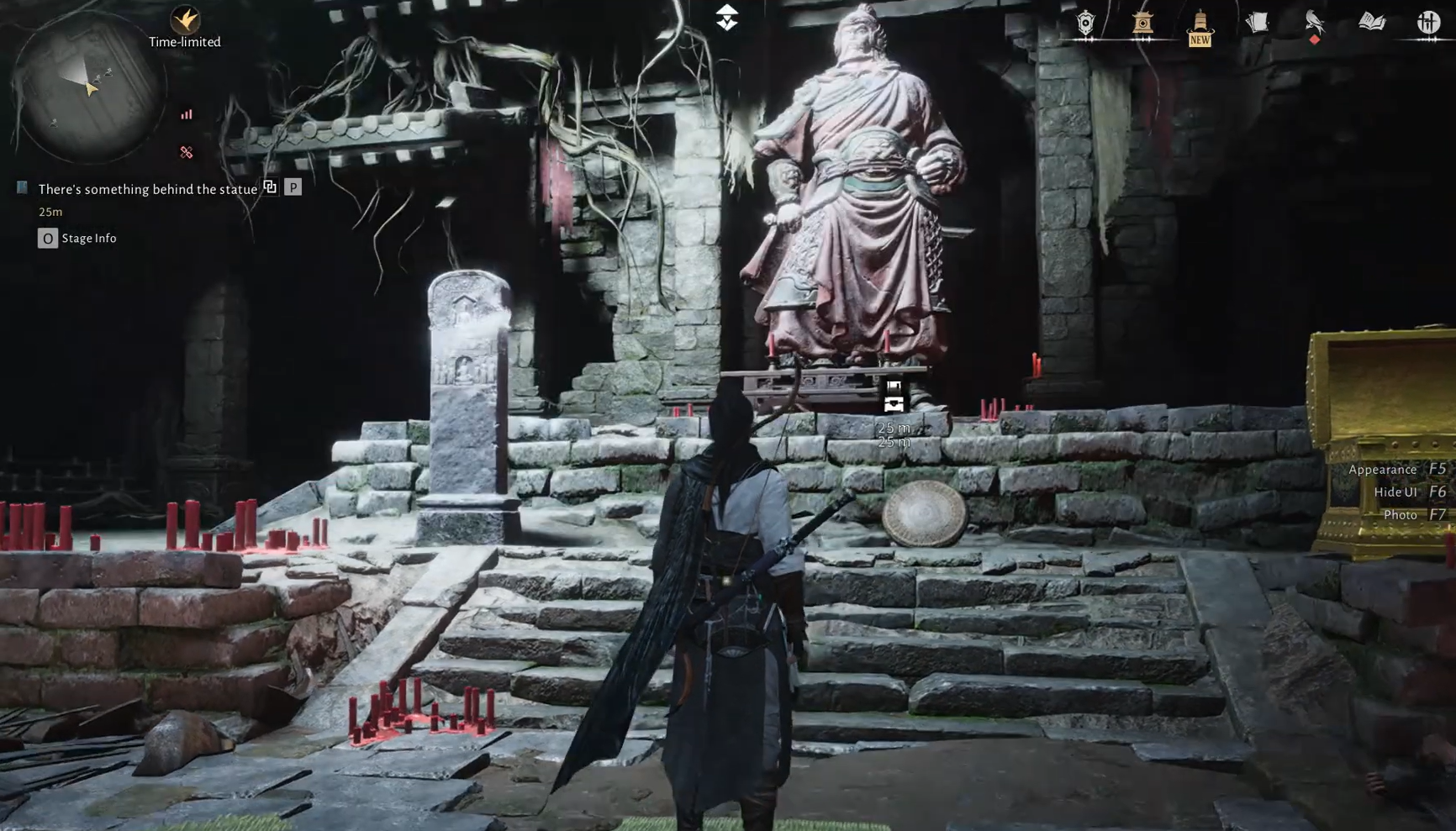Open the Time-limited event icon
Image resolution: width=1456 pixels, height=831 pixels.
(x=187, y=21)
